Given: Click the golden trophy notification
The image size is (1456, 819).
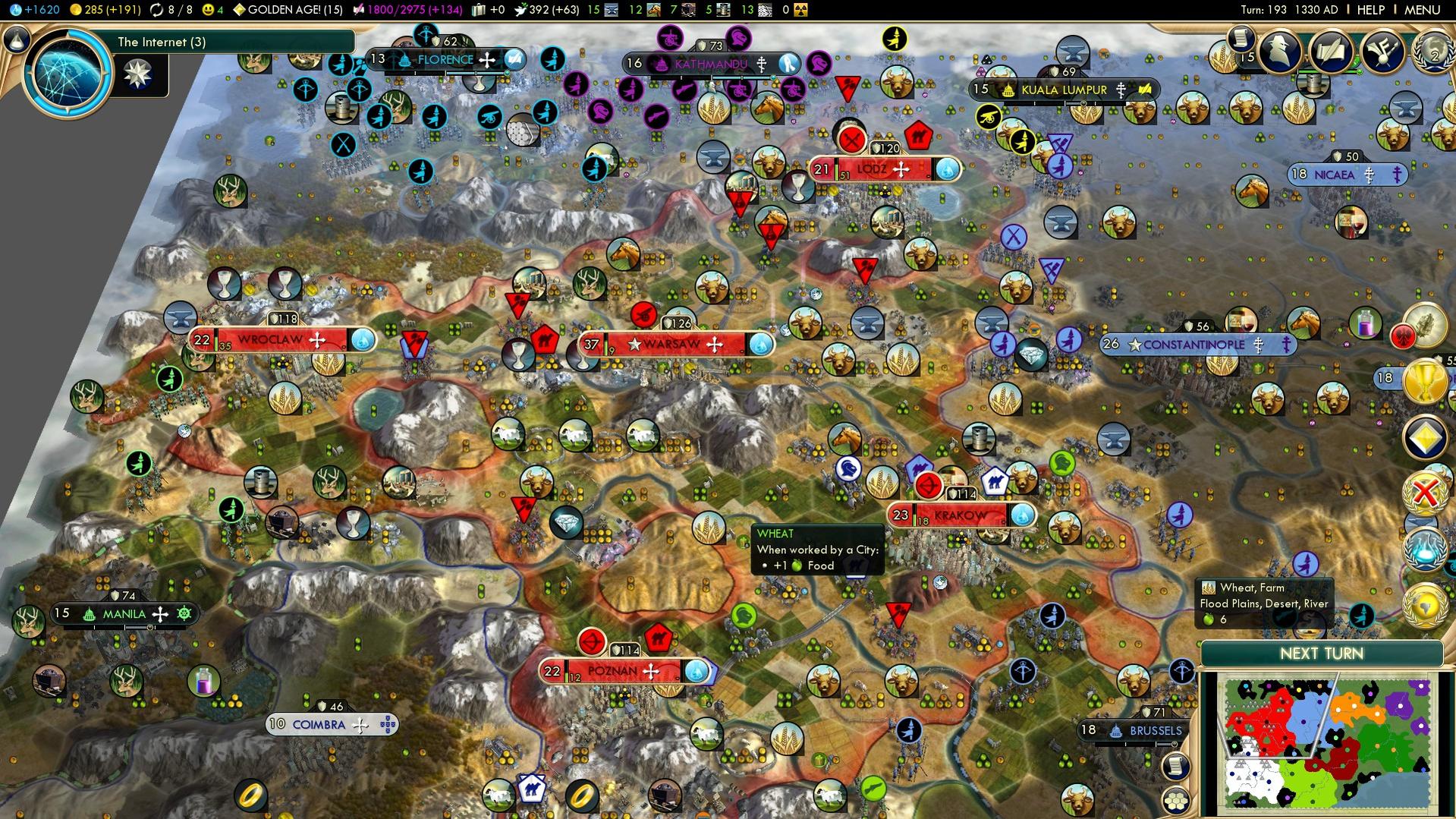Looking at the screenshot, I should coord(1425,382).
